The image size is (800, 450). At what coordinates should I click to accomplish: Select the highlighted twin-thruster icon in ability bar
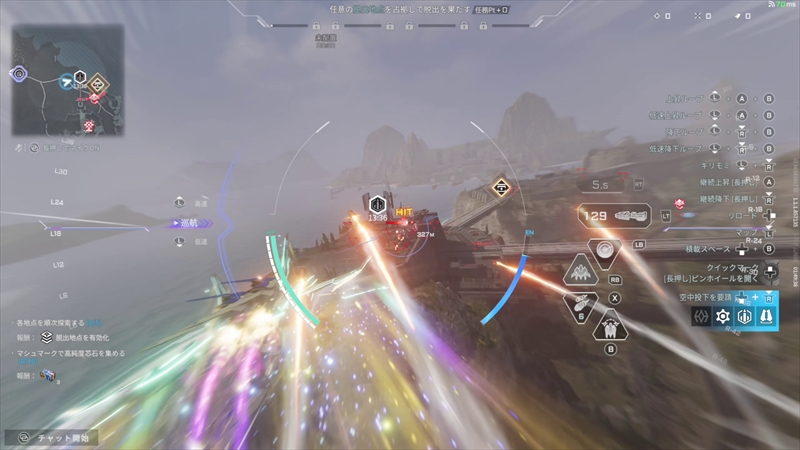pos(765,316)
